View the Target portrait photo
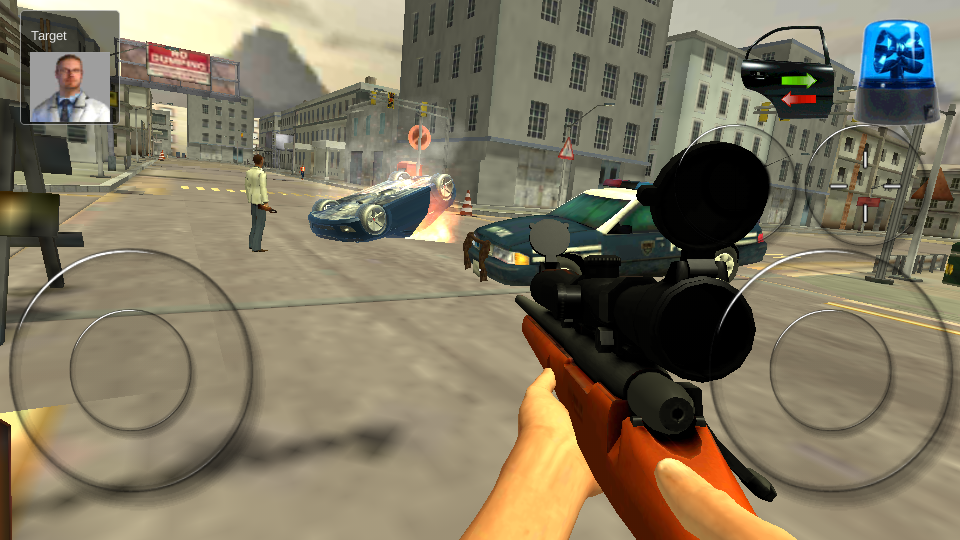The image size is (960, 540). 69,87
